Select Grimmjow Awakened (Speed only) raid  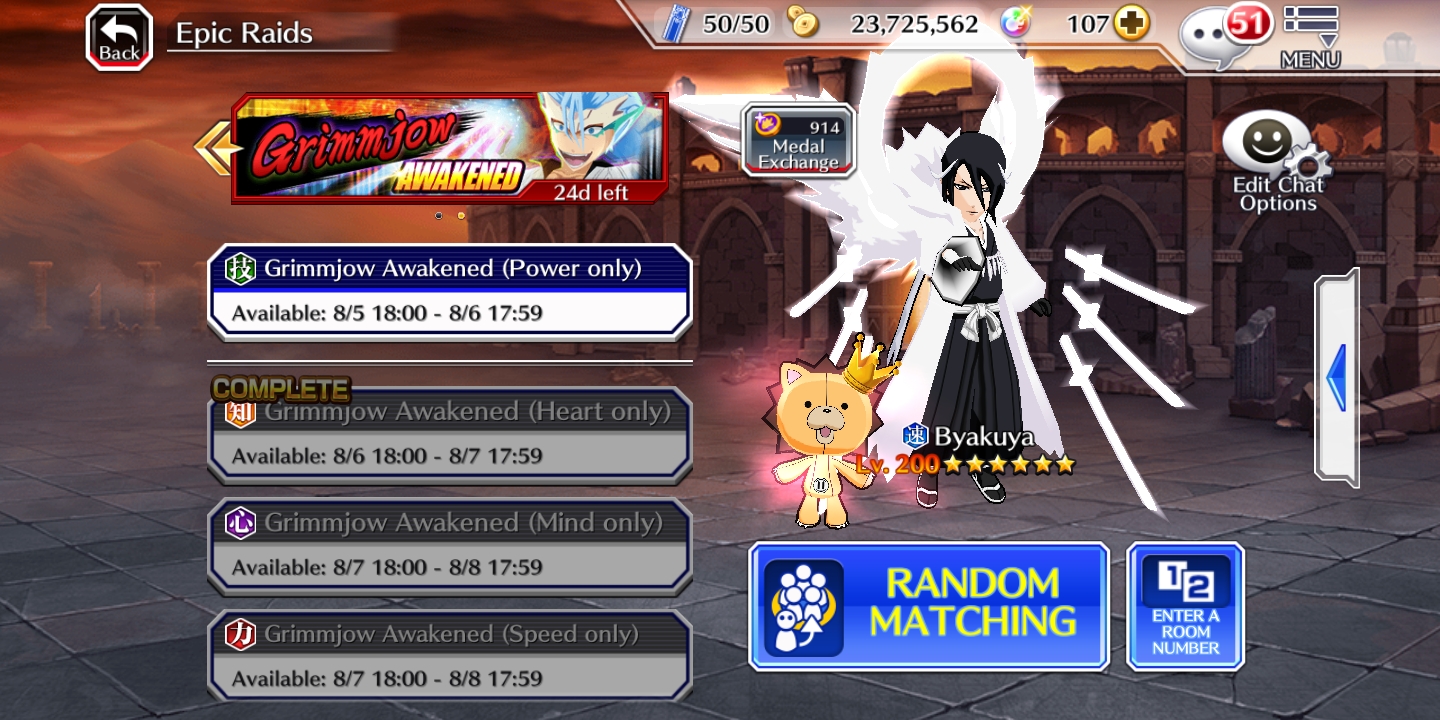pos(449,655)
